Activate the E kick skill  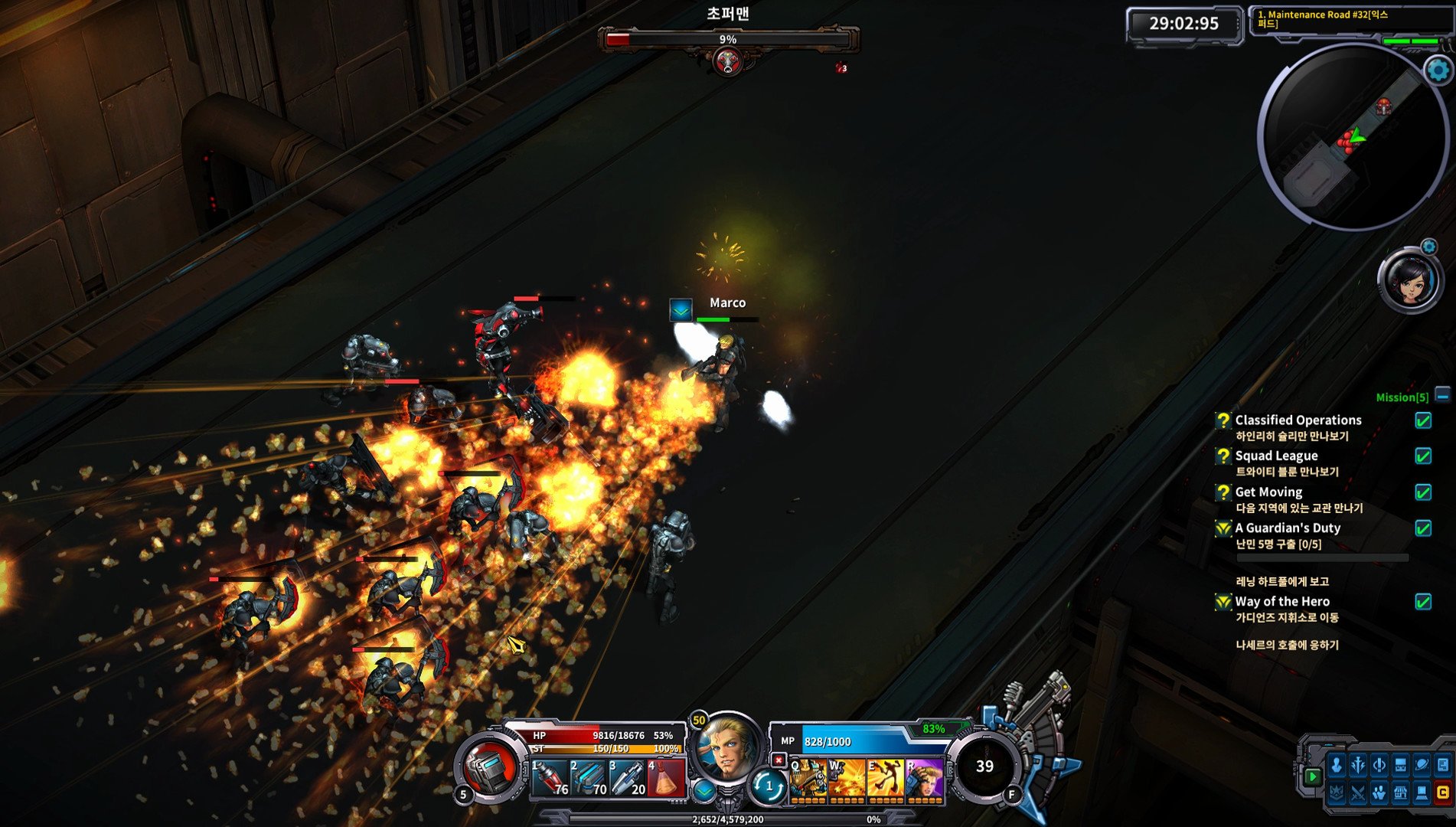[885, 779]
